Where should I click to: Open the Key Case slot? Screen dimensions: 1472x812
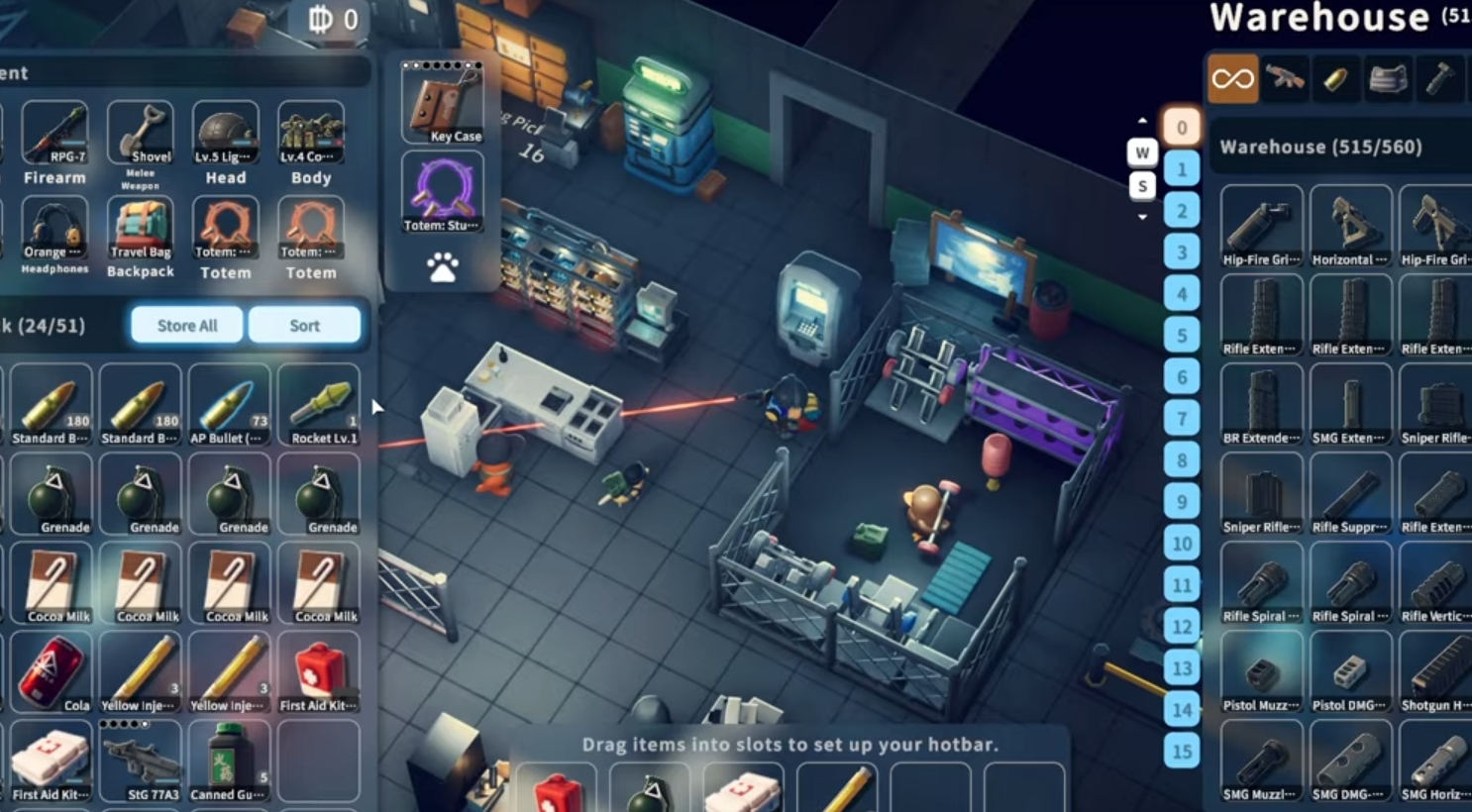(x=442, y=102)
